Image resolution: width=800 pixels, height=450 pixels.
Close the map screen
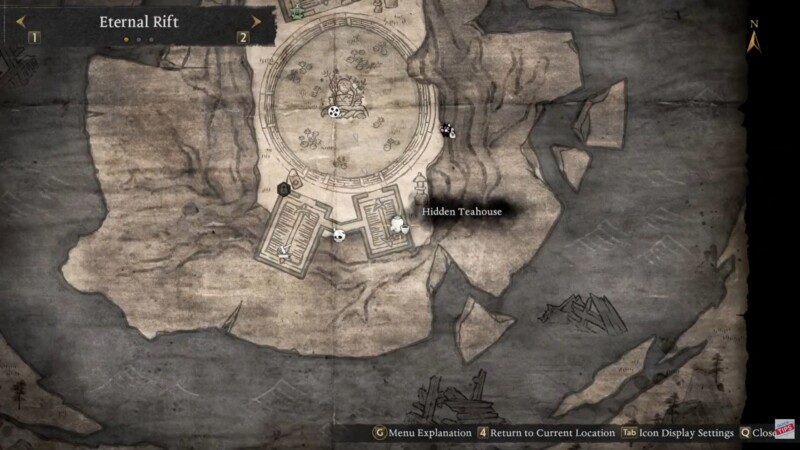coord(758,433)
